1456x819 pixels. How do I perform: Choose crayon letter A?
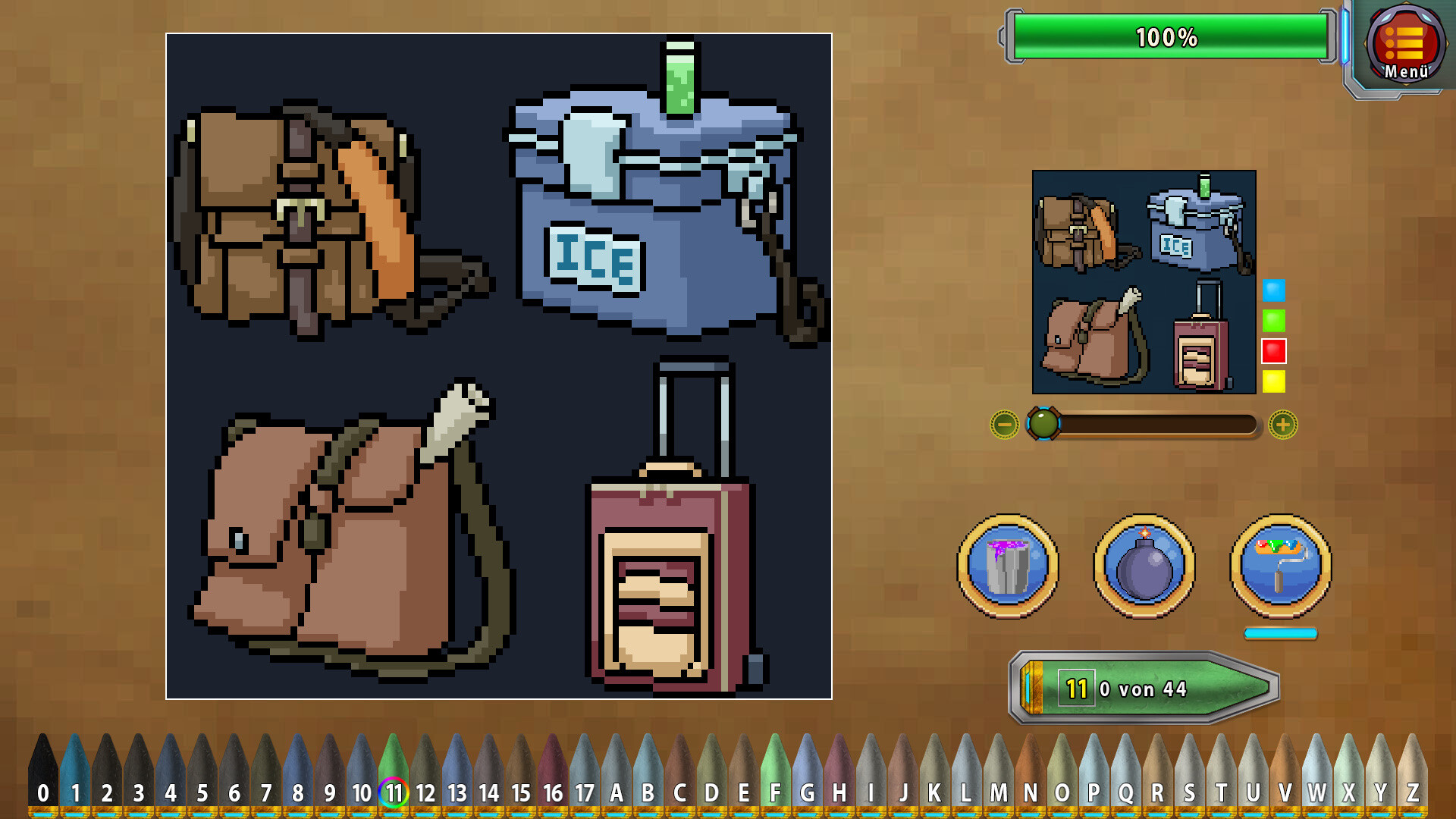pyautogui.click(x=617, y=792)
